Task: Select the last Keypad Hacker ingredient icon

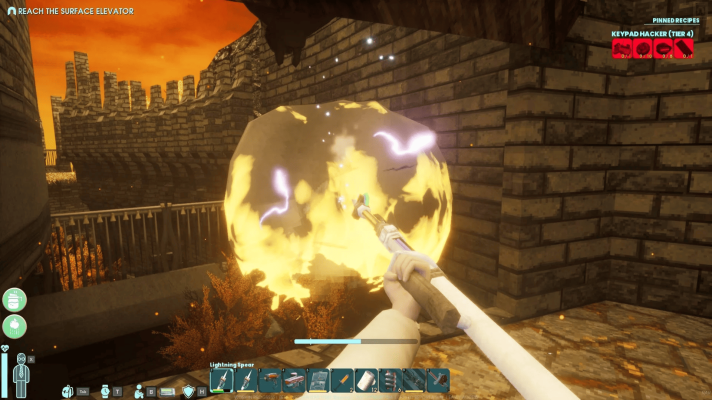Action: (684, 49)
